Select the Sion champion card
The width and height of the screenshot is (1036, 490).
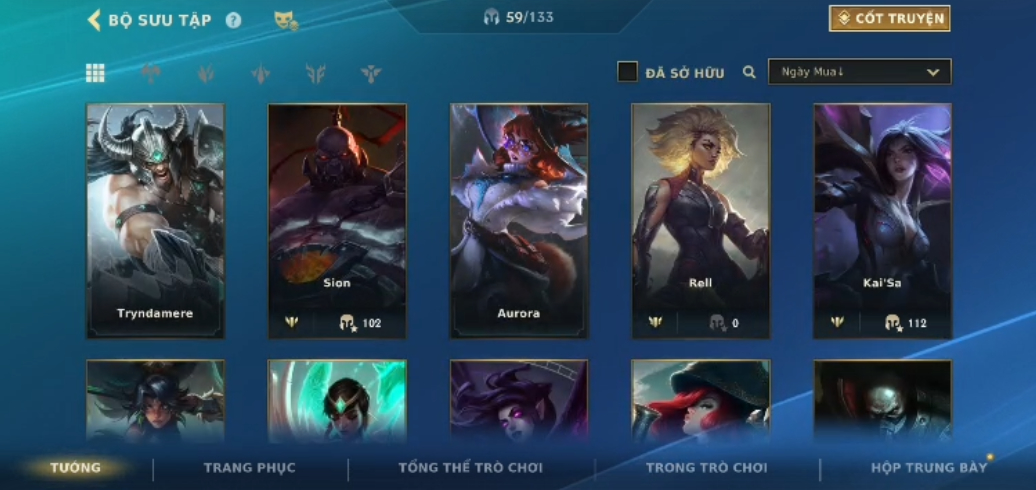click(x=337, y=220)
